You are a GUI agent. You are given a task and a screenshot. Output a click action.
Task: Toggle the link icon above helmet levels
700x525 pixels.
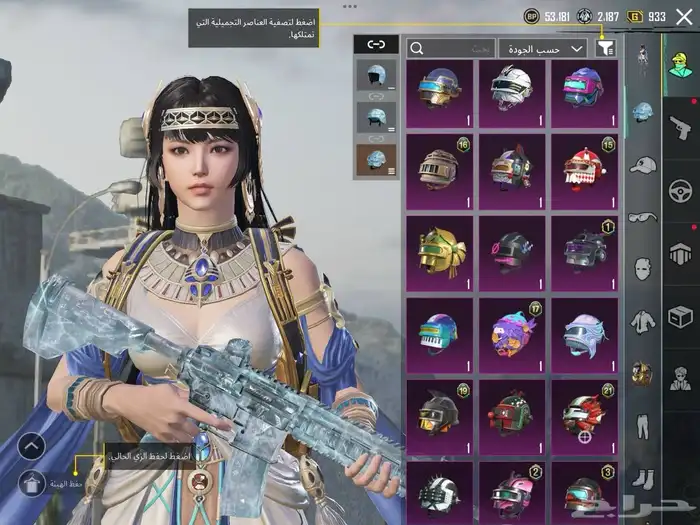[376, 44]
